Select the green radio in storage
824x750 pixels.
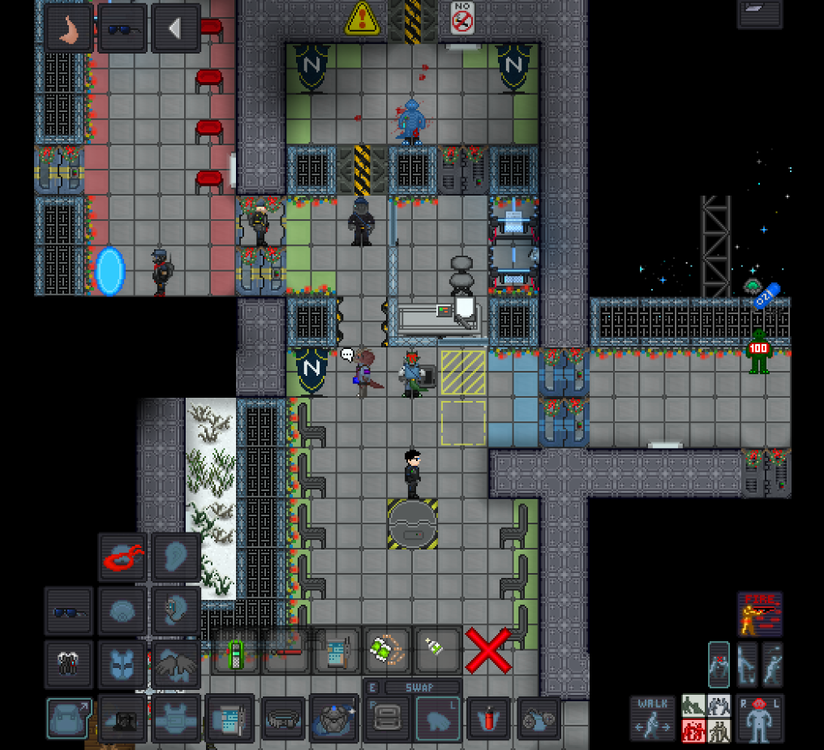pos(235,654)
